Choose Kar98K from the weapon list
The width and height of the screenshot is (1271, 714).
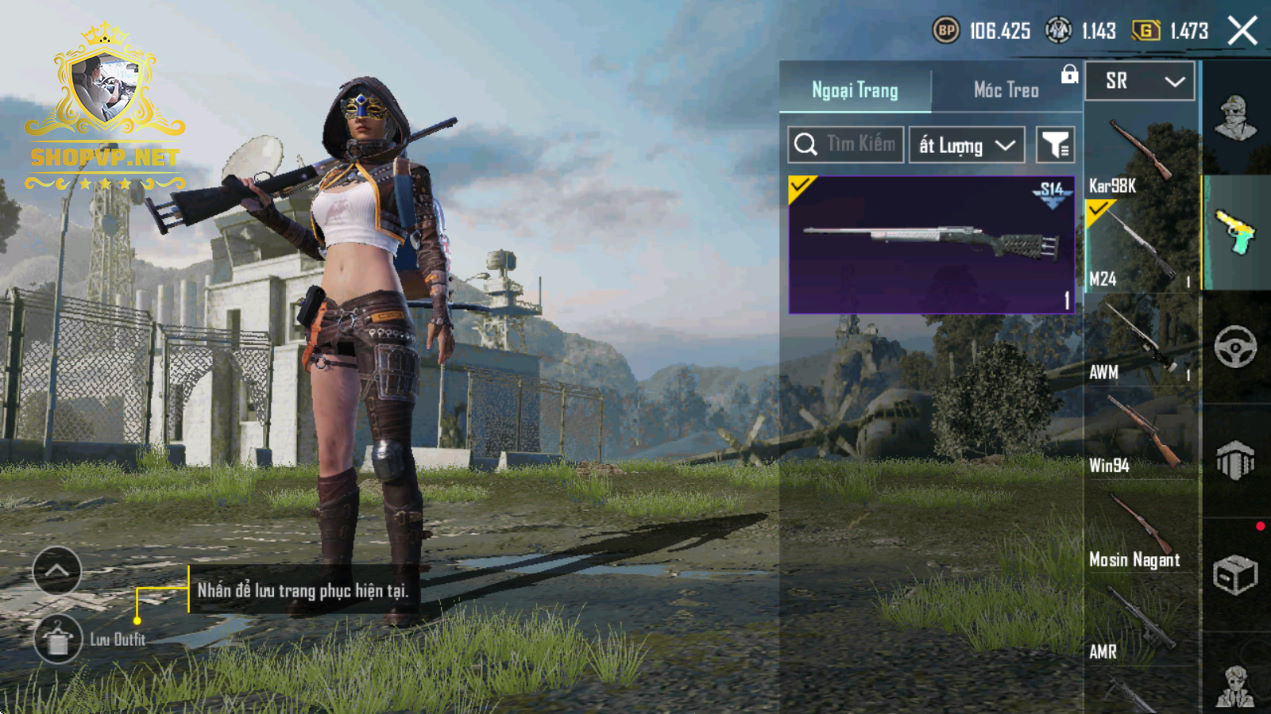pyautogui.click(x=1141, y=157)
